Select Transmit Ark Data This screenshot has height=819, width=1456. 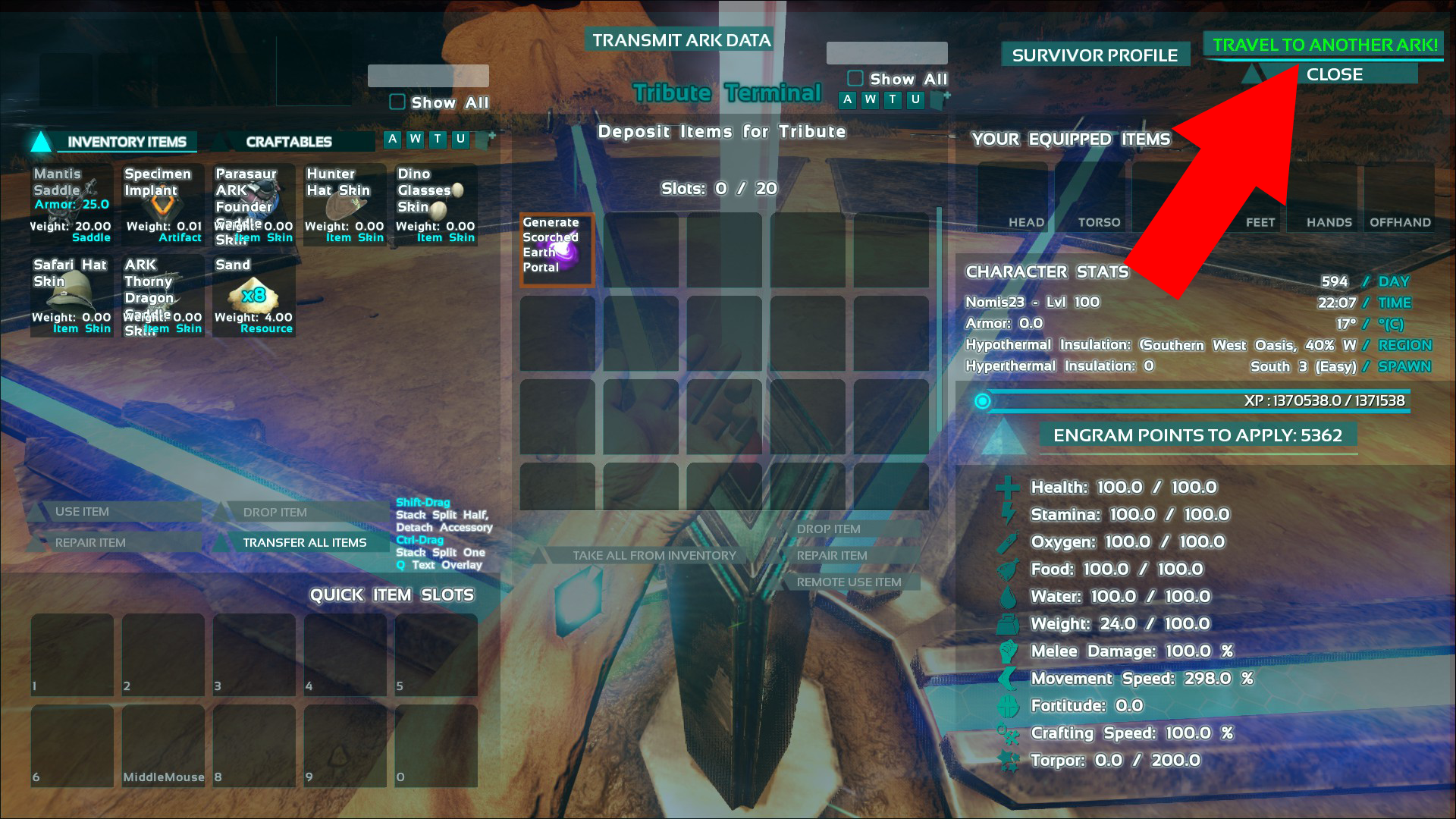(x=681, y=40)
